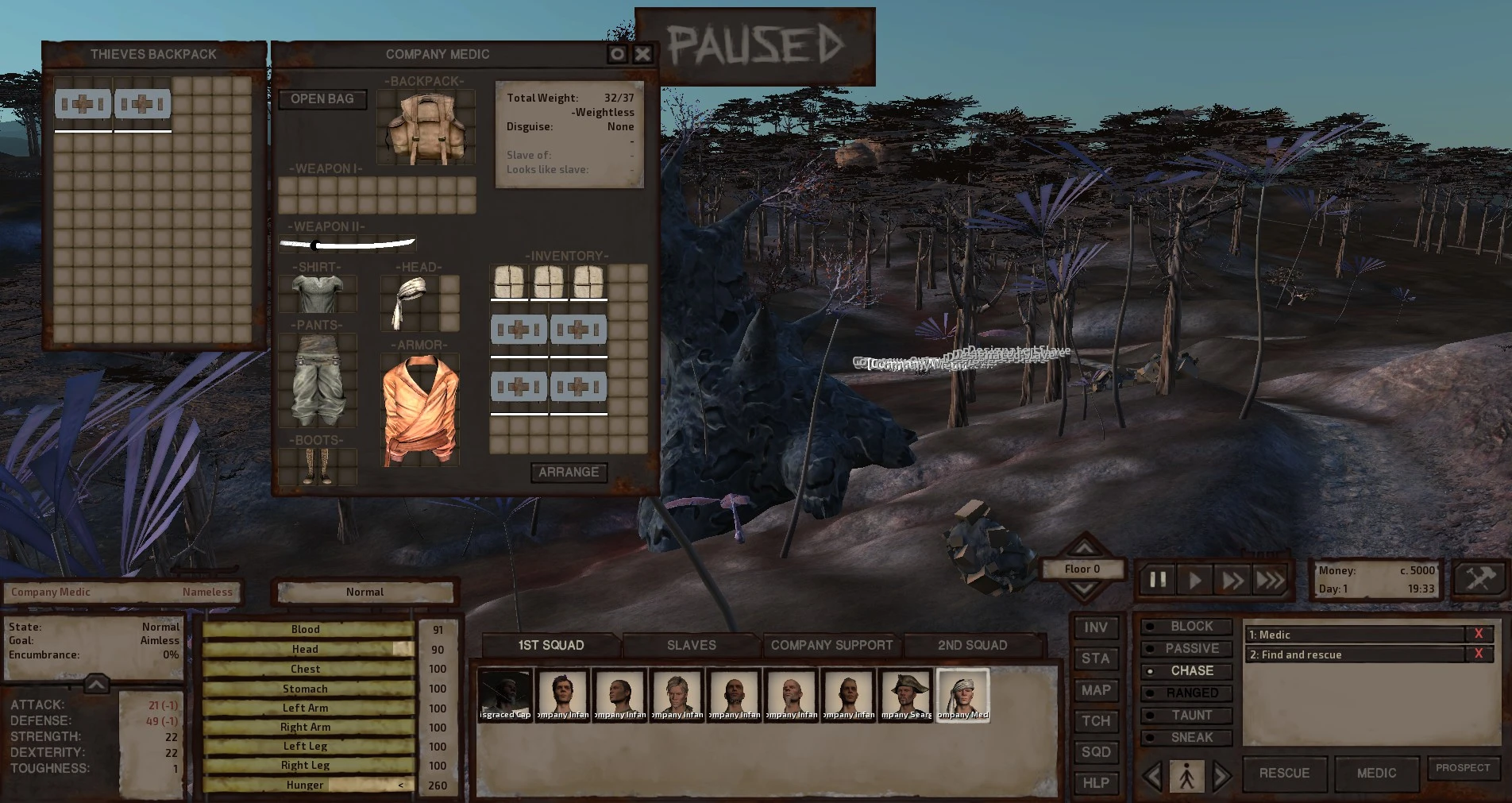The height and width of the screenshot is (803, 1512).
Task: Set the fastest triple-arrow game speed
Action: (1270, 580)
